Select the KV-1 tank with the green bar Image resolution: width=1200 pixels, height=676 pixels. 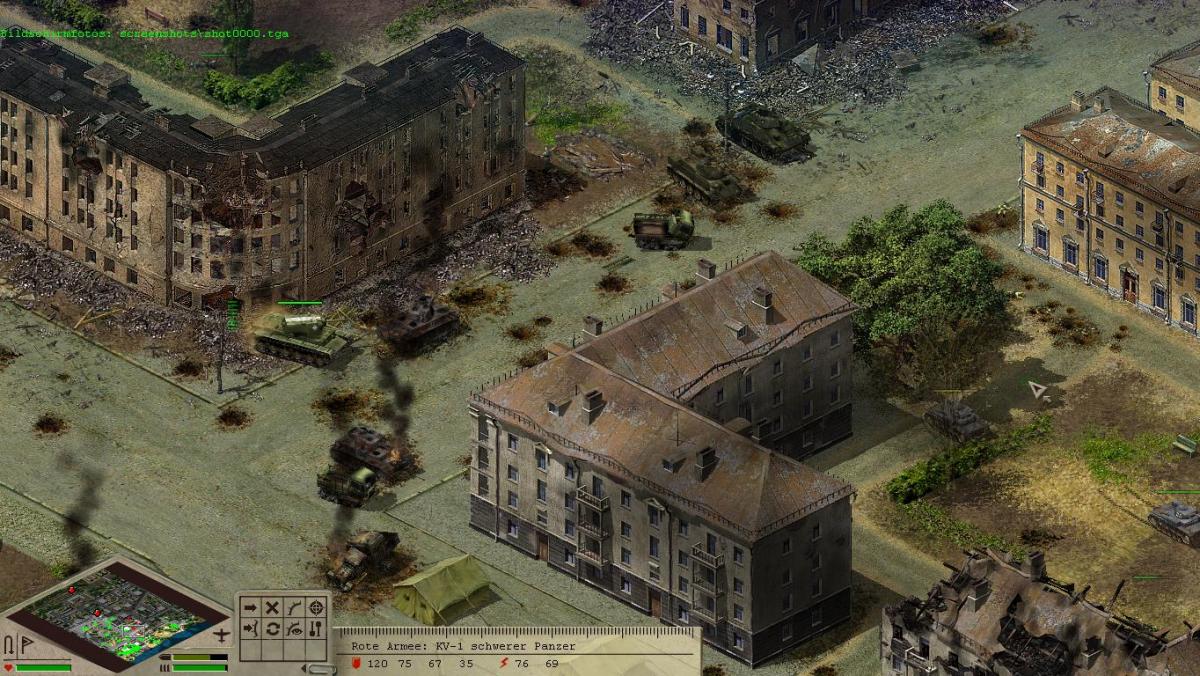pos(297,334)
